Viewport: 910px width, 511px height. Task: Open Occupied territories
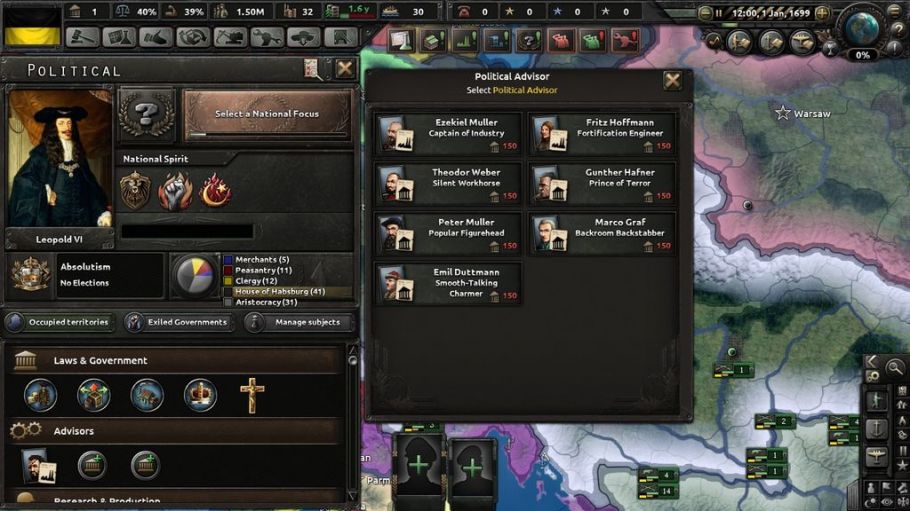59,322
